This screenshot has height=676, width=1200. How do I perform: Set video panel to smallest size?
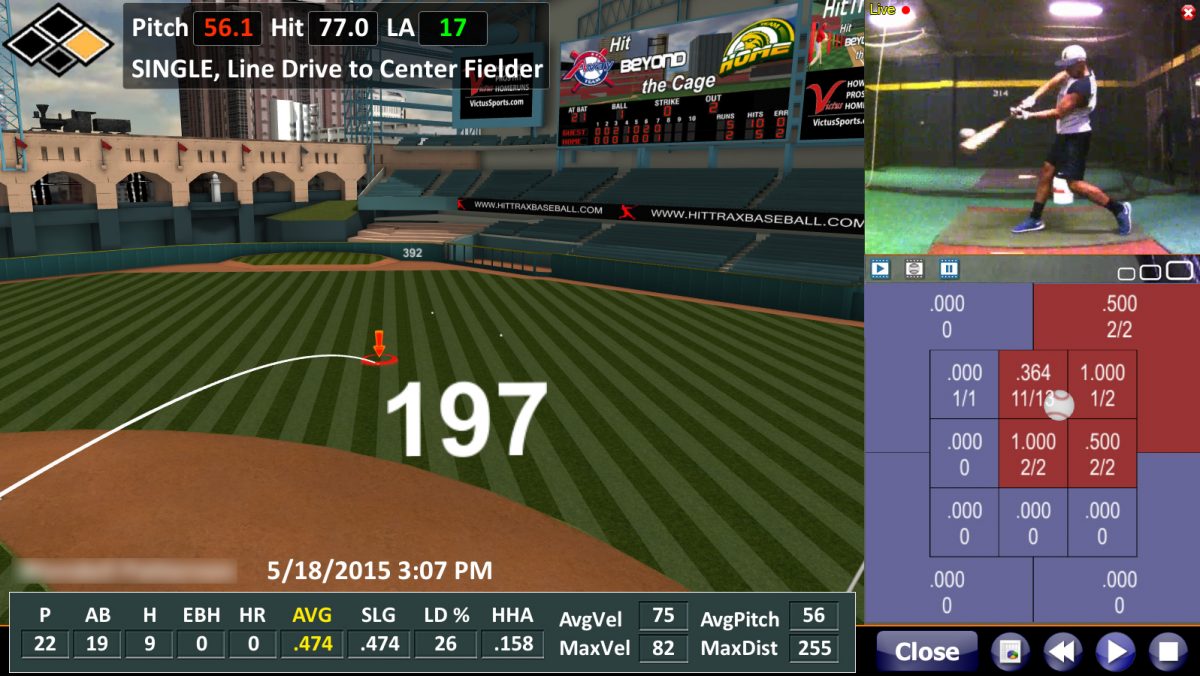1126,273
